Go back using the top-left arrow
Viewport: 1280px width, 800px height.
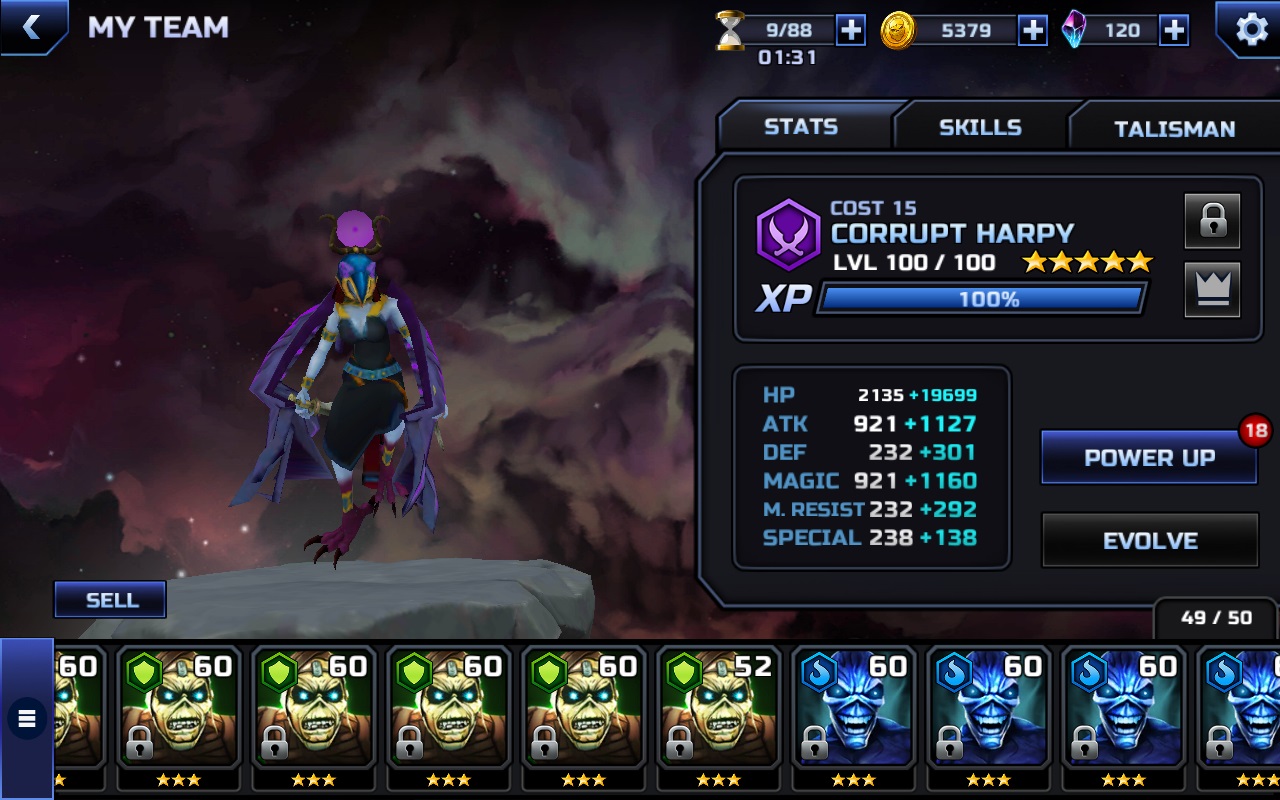click(32, 27)
